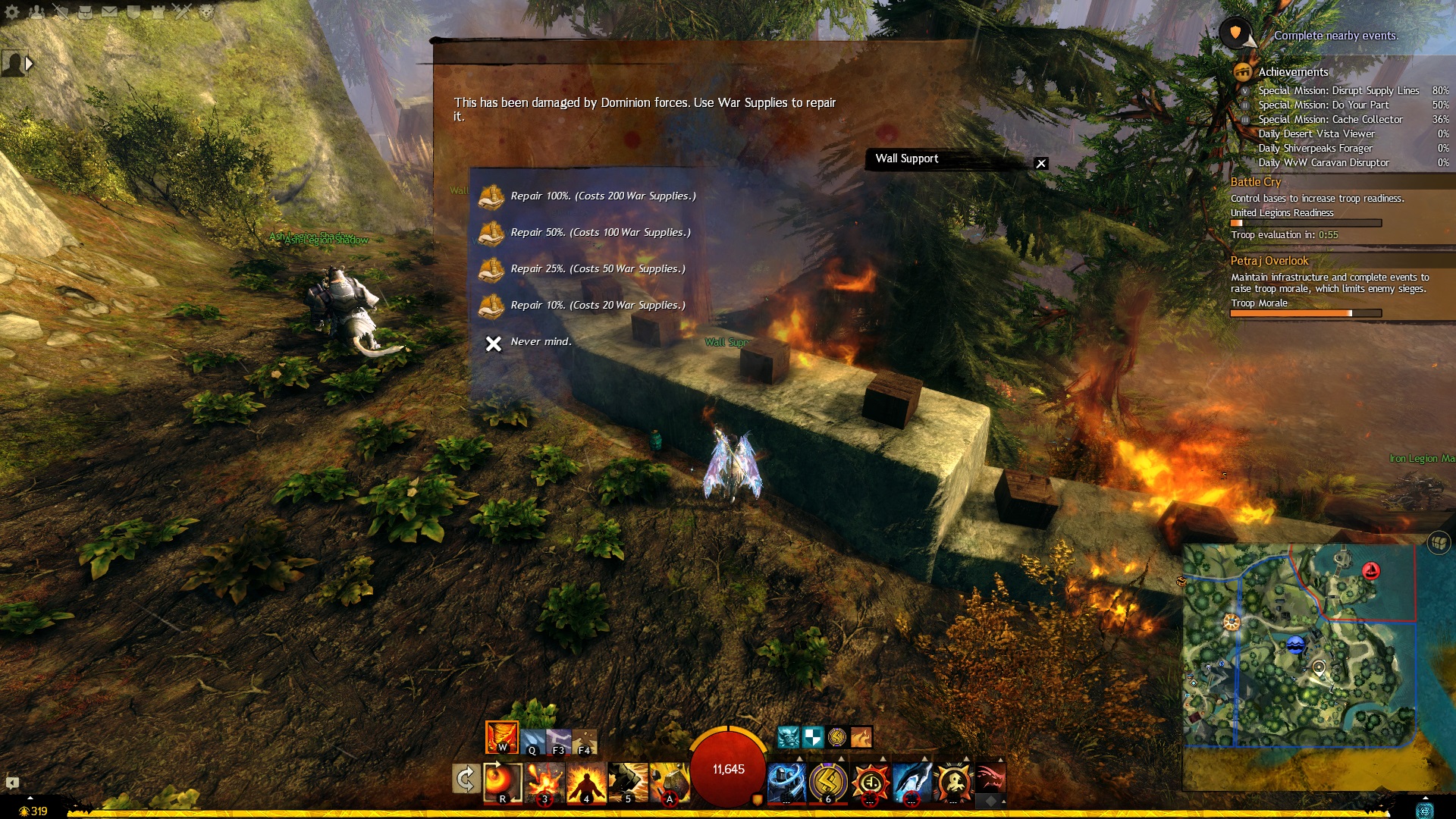
Task: Open the mail envelope icon
Action: 110,11
